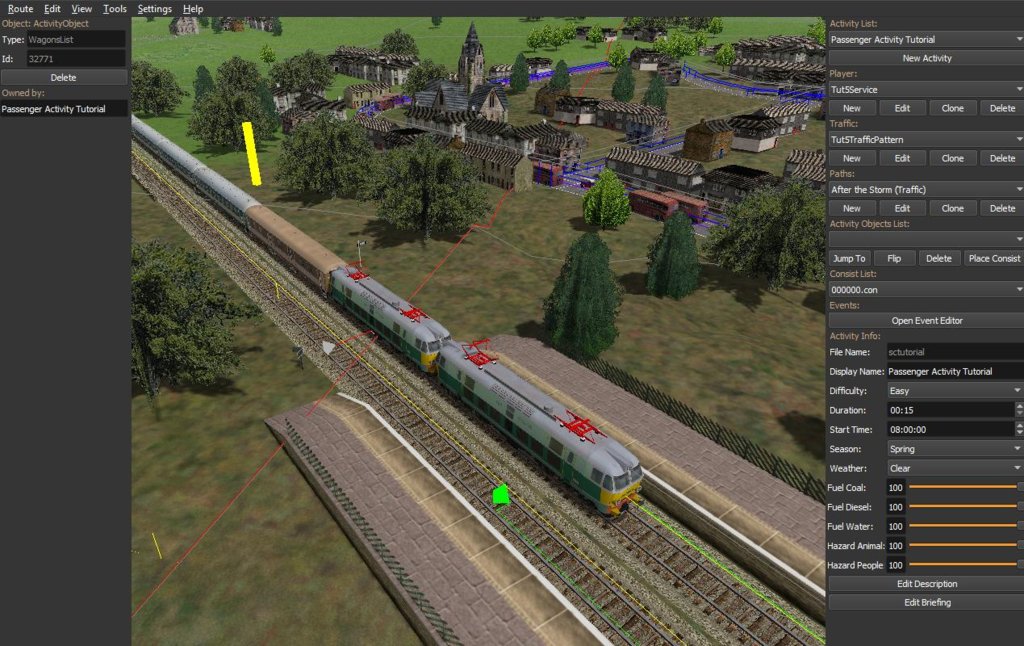This screenshot has width=1024, height=646.
Task: Choose the TutSTrafficPattern traffic dropdown
Action: (925, 140)
